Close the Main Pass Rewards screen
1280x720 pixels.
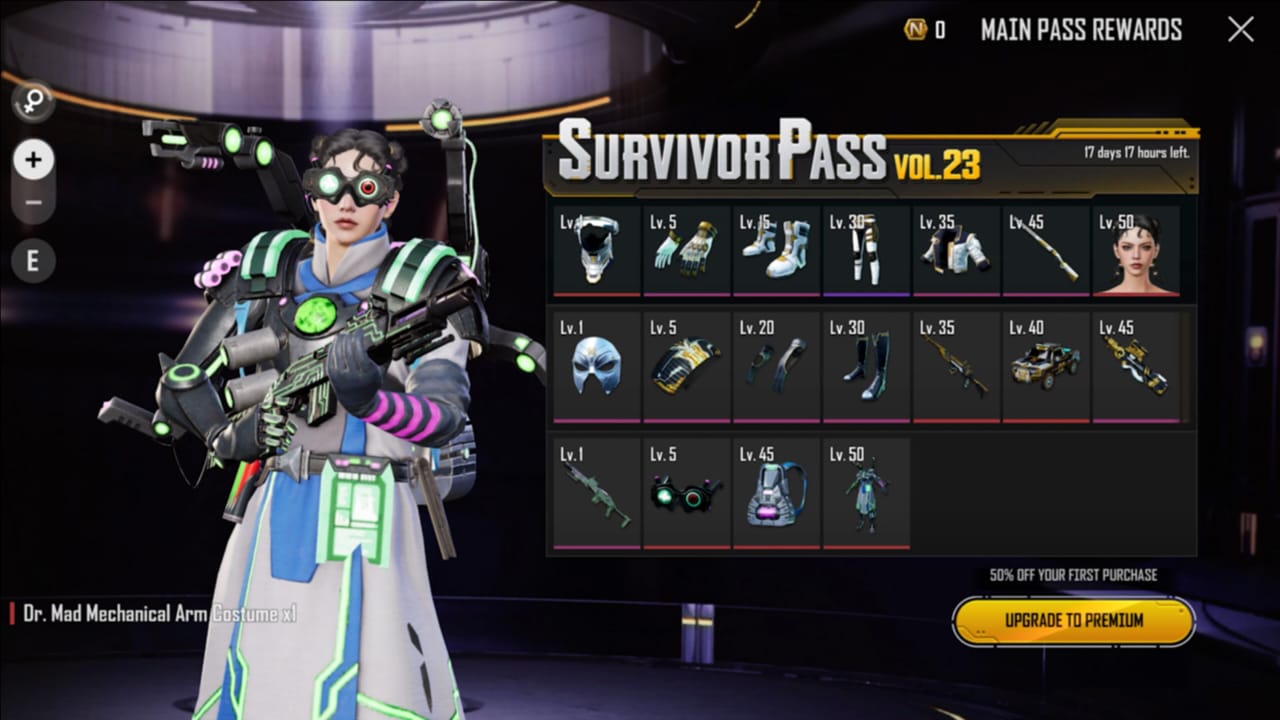tap(1240, 30)
